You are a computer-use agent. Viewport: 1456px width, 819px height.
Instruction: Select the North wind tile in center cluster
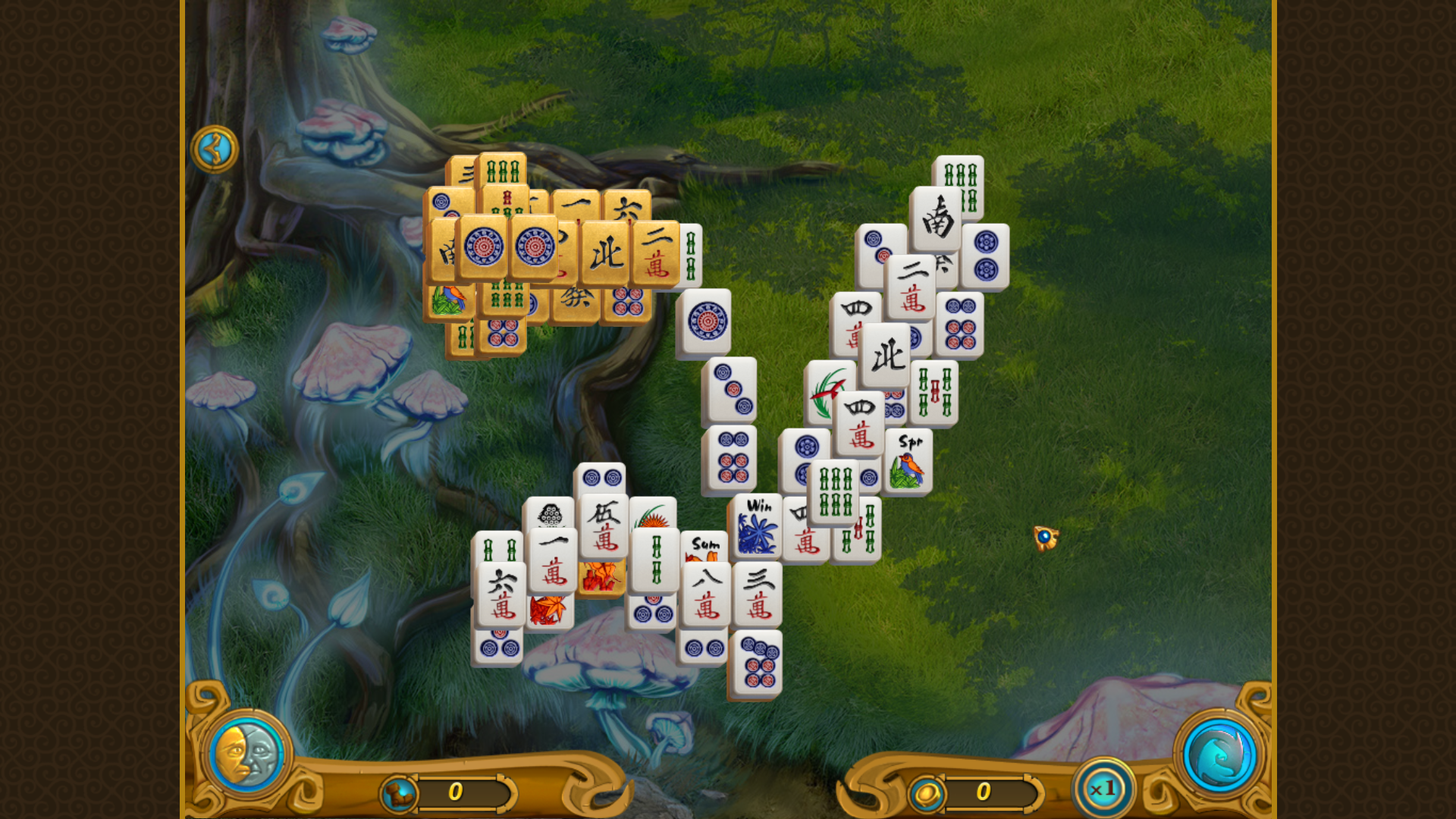(x=885, y=353)
